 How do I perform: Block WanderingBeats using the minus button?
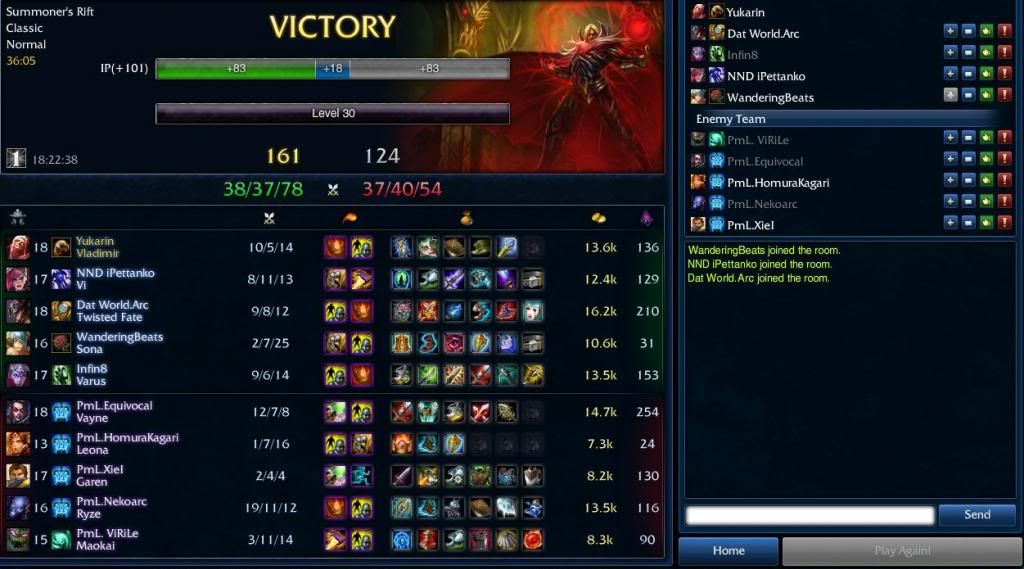point(968,96)
